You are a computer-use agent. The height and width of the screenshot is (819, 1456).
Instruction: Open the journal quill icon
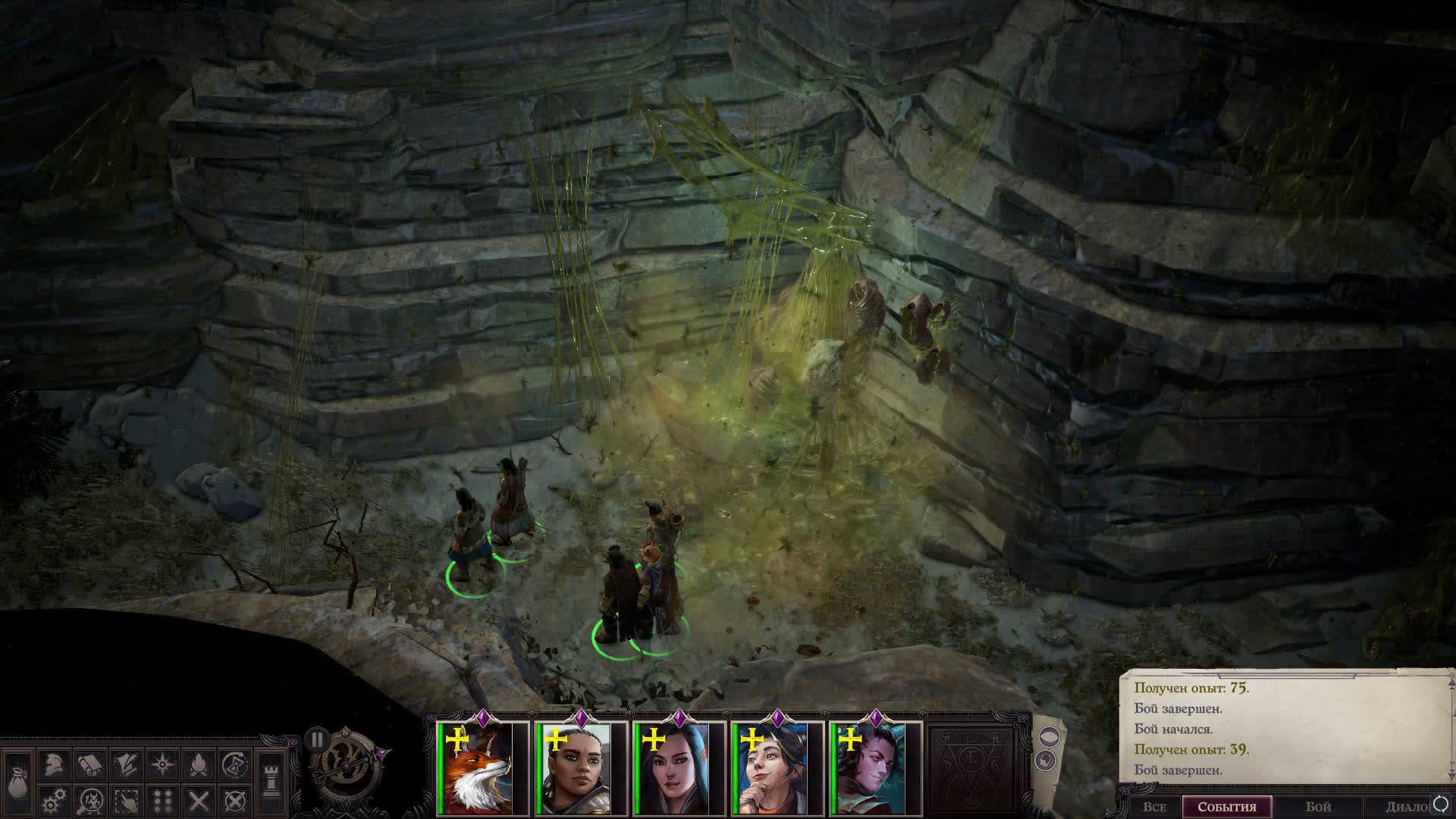pyautogui.click(x=126, y=764)
